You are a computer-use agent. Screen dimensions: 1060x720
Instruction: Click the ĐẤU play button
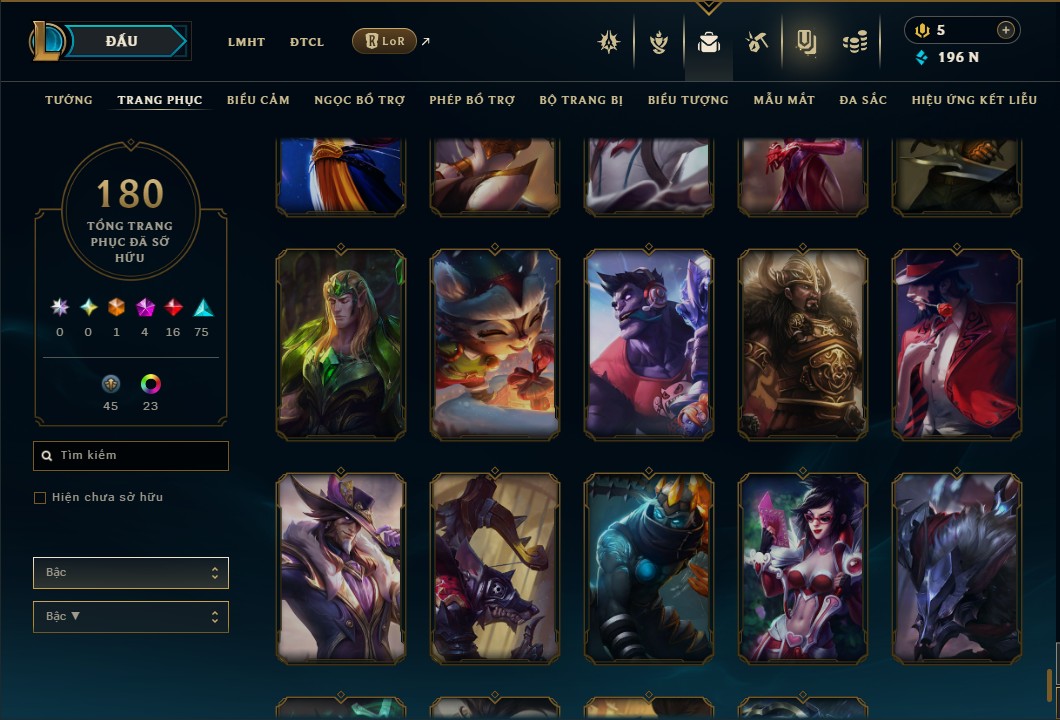tap(121, 41)
